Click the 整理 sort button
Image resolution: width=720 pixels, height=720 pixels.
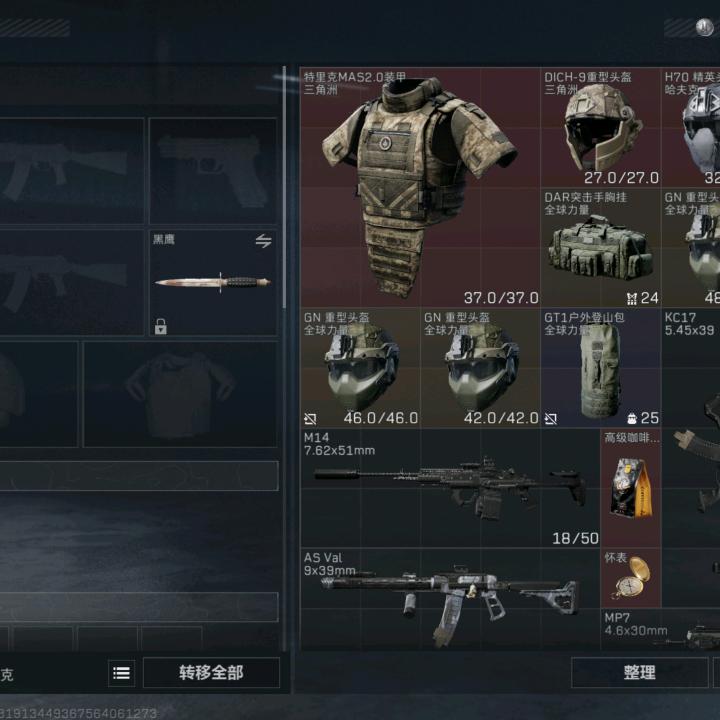640,673
